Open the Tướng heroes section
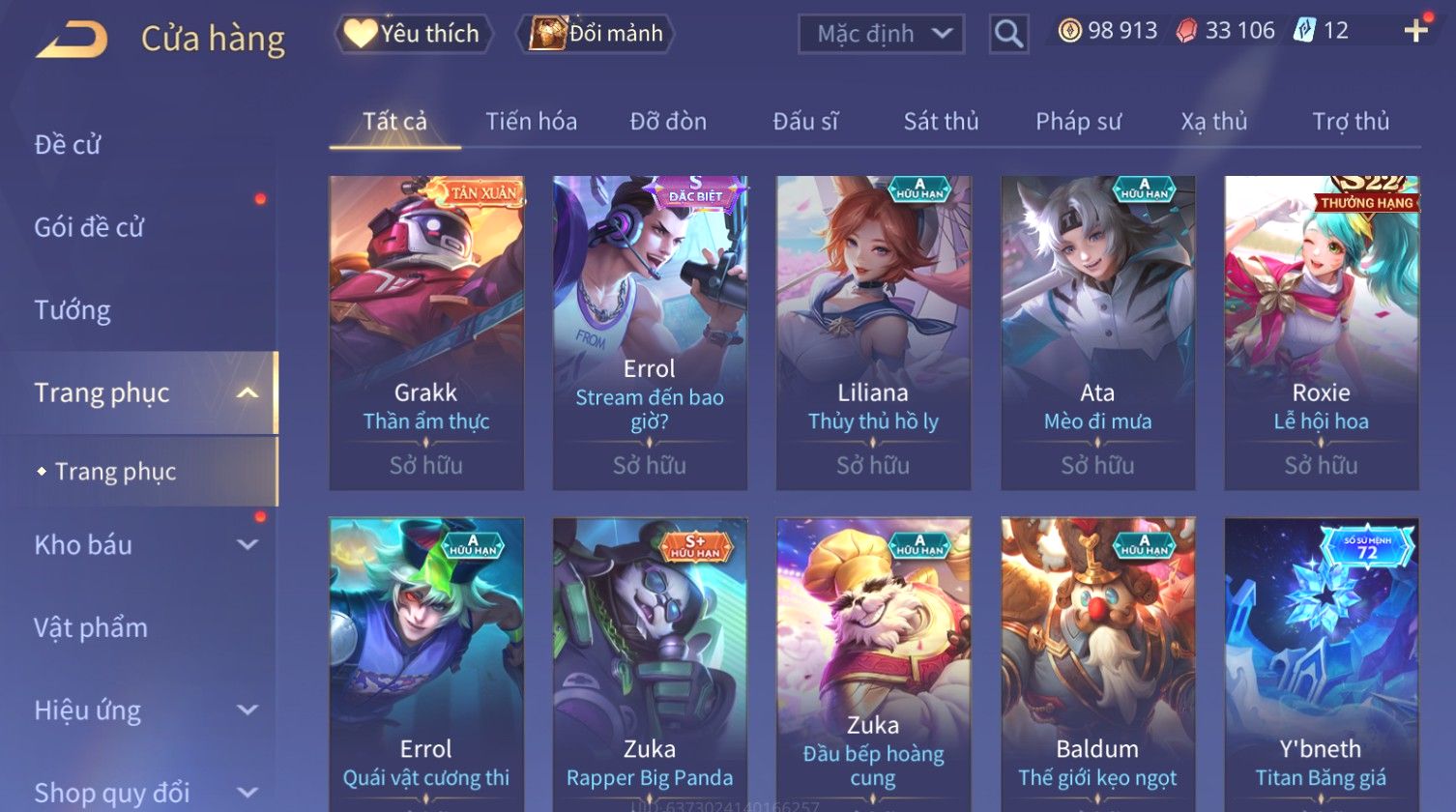1456x812 pixels. (73, 310)
